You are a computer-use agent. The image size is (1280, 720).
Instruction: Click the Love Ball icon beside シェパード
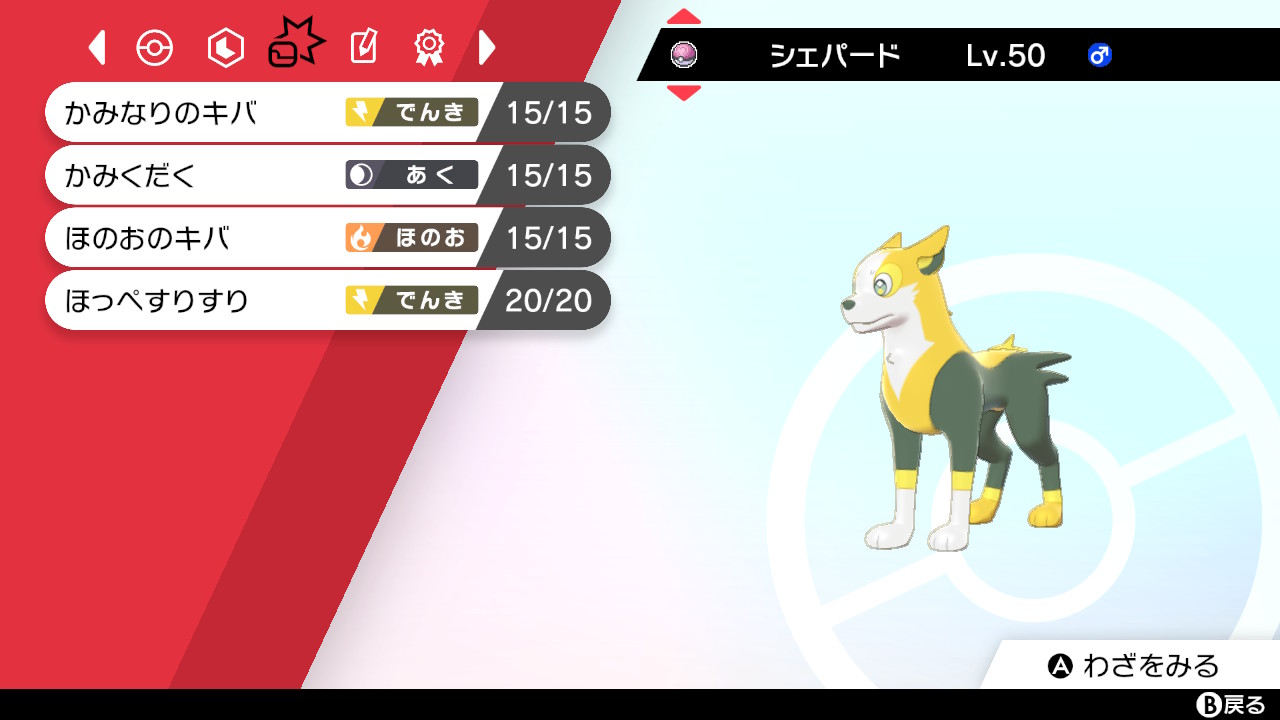pos(685,56)
